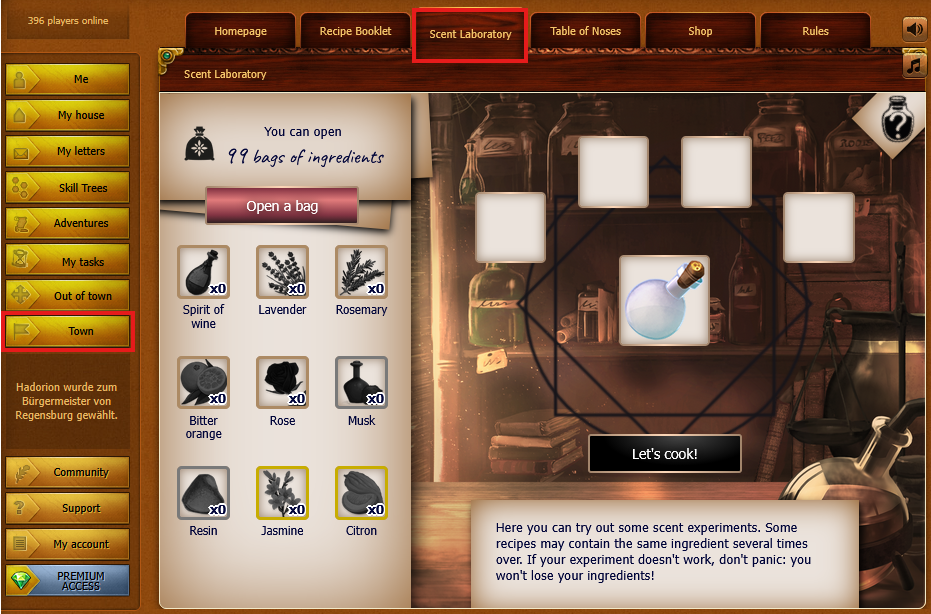The width and height of the screenshot is (931, 614).
Task: Select the Jasmine ingredient
Action: point(282,493)
